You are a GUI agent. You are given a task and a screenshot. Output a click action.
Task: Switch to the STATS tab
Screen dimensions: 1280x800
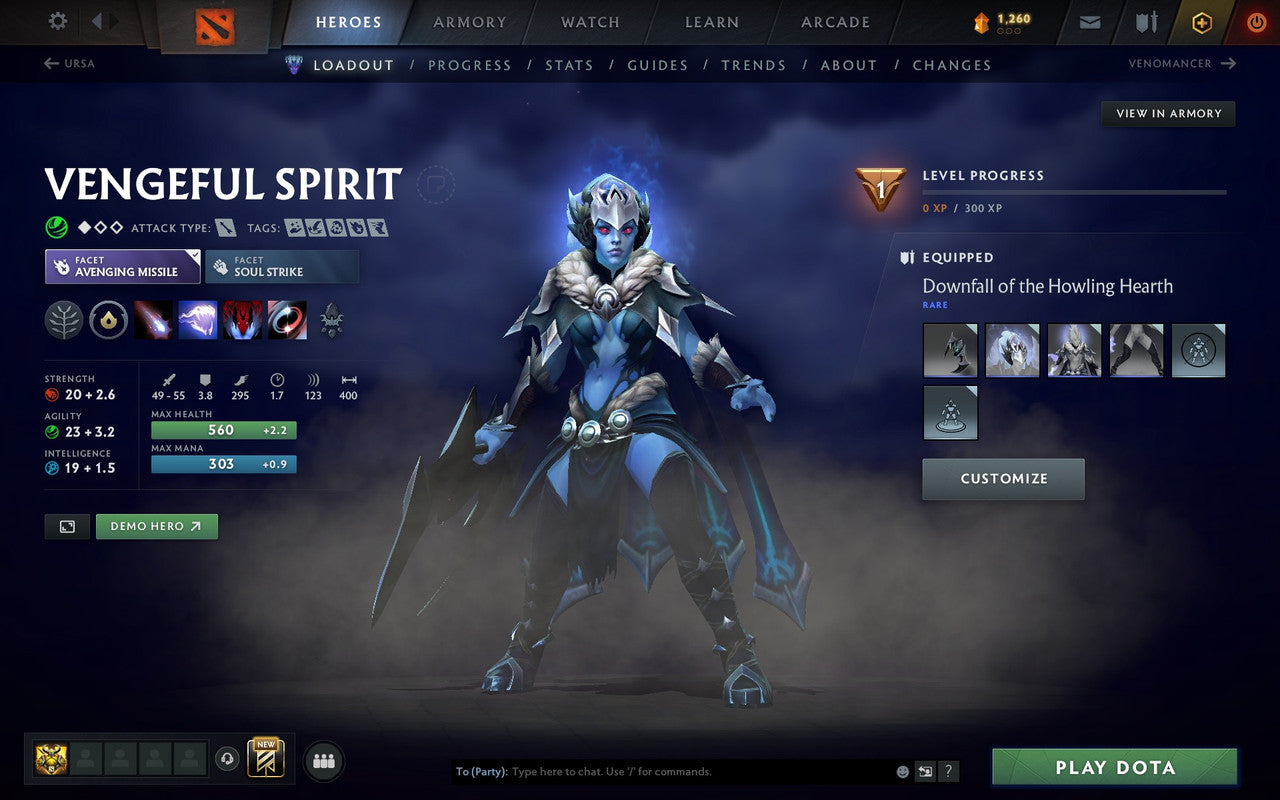point(569,65)
